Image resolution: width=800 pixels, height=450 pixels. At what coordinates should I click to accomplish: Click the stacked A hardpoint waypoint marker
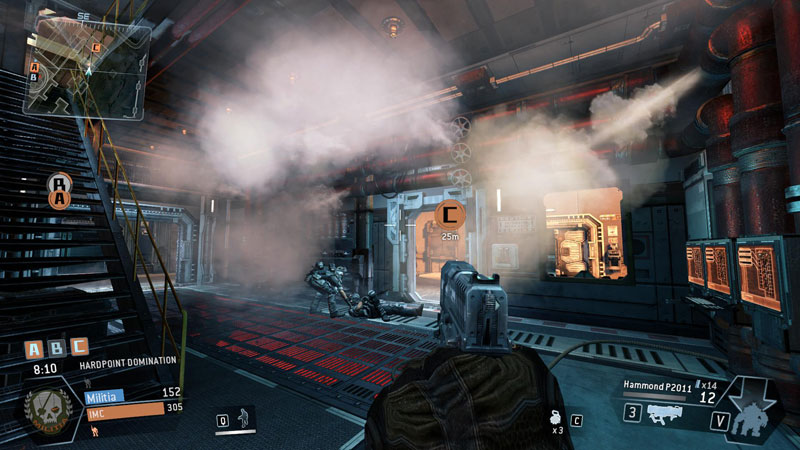(x=60, y=190)
